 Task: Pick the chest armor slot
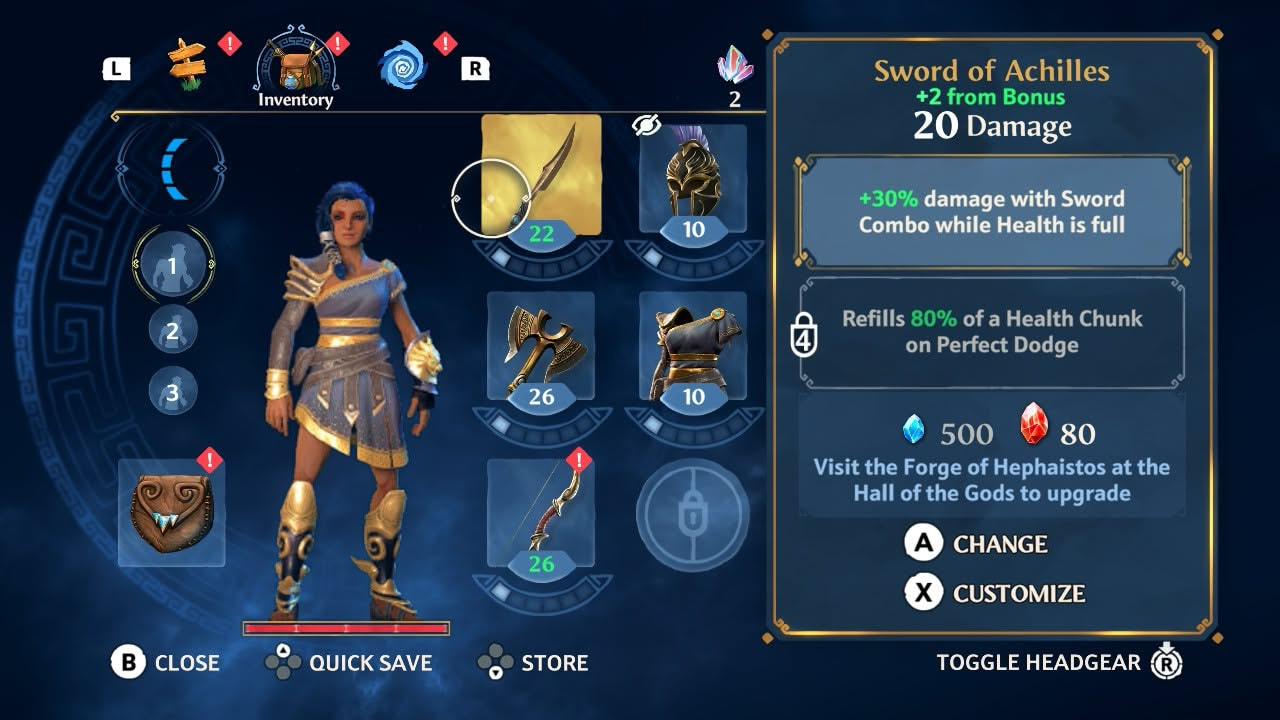coord(693,345)
